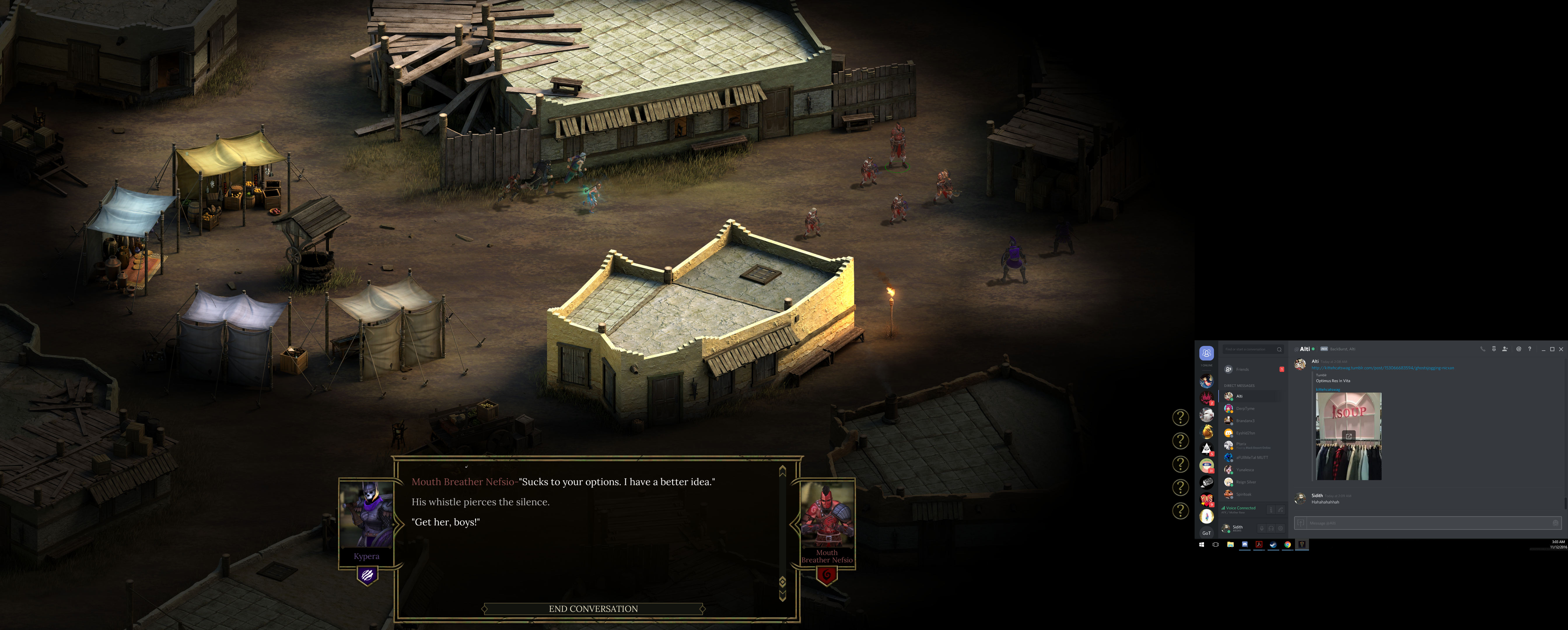
Task: Click the purple claw emblem under Kypera
Action: coord(367,575)
